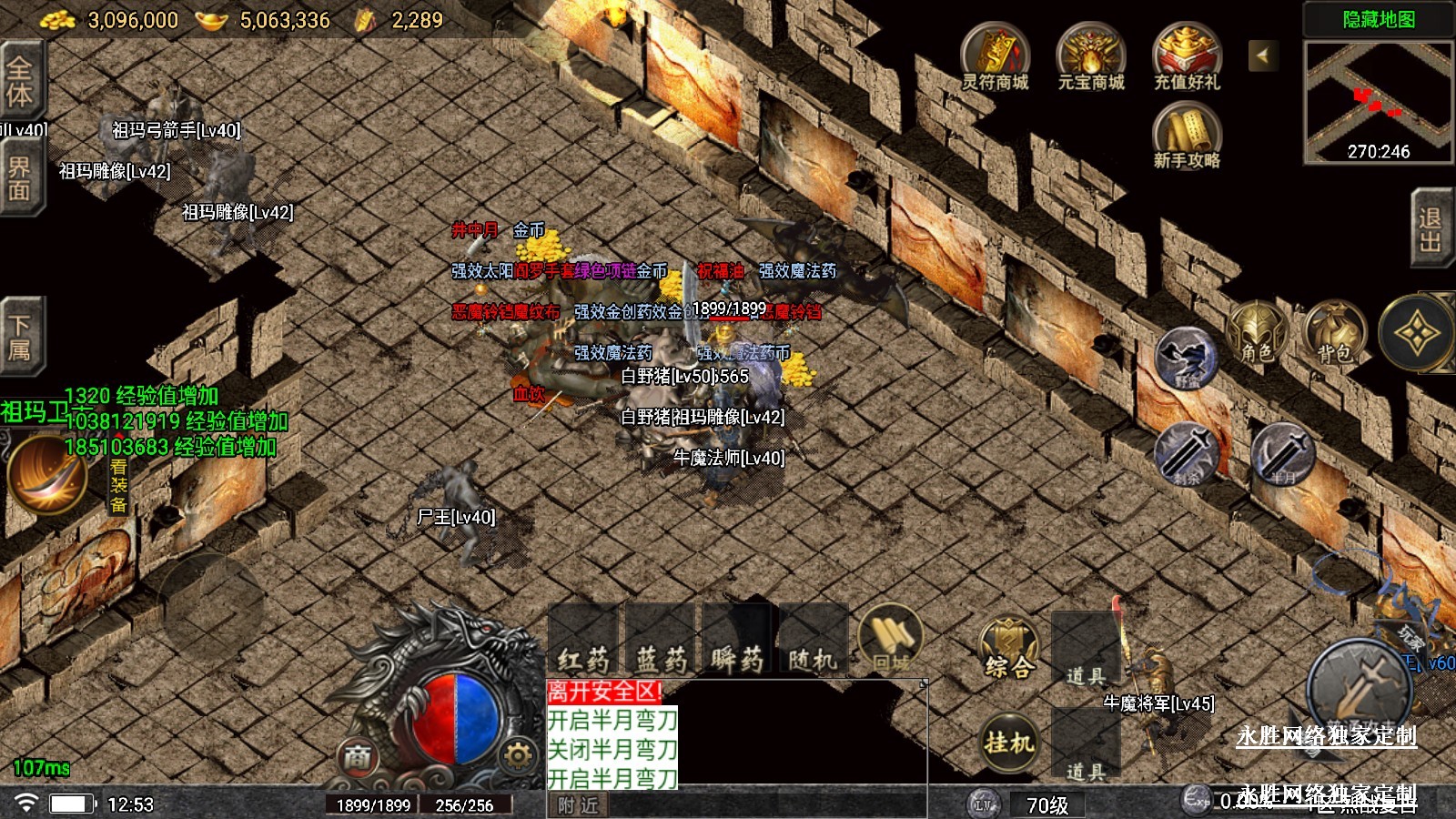Open the 元宝商城 ingot shop
The height and width of the screenshot is (819, 1456).
tap(1090, 57)
